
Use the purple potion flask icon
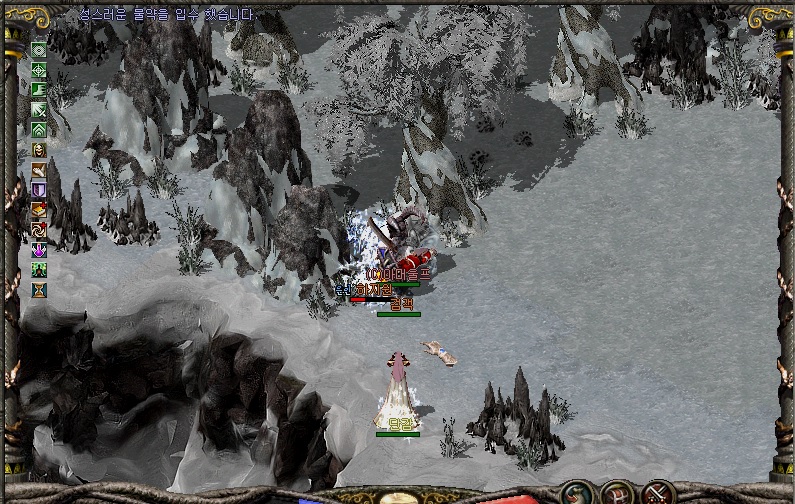coord(39,250)
